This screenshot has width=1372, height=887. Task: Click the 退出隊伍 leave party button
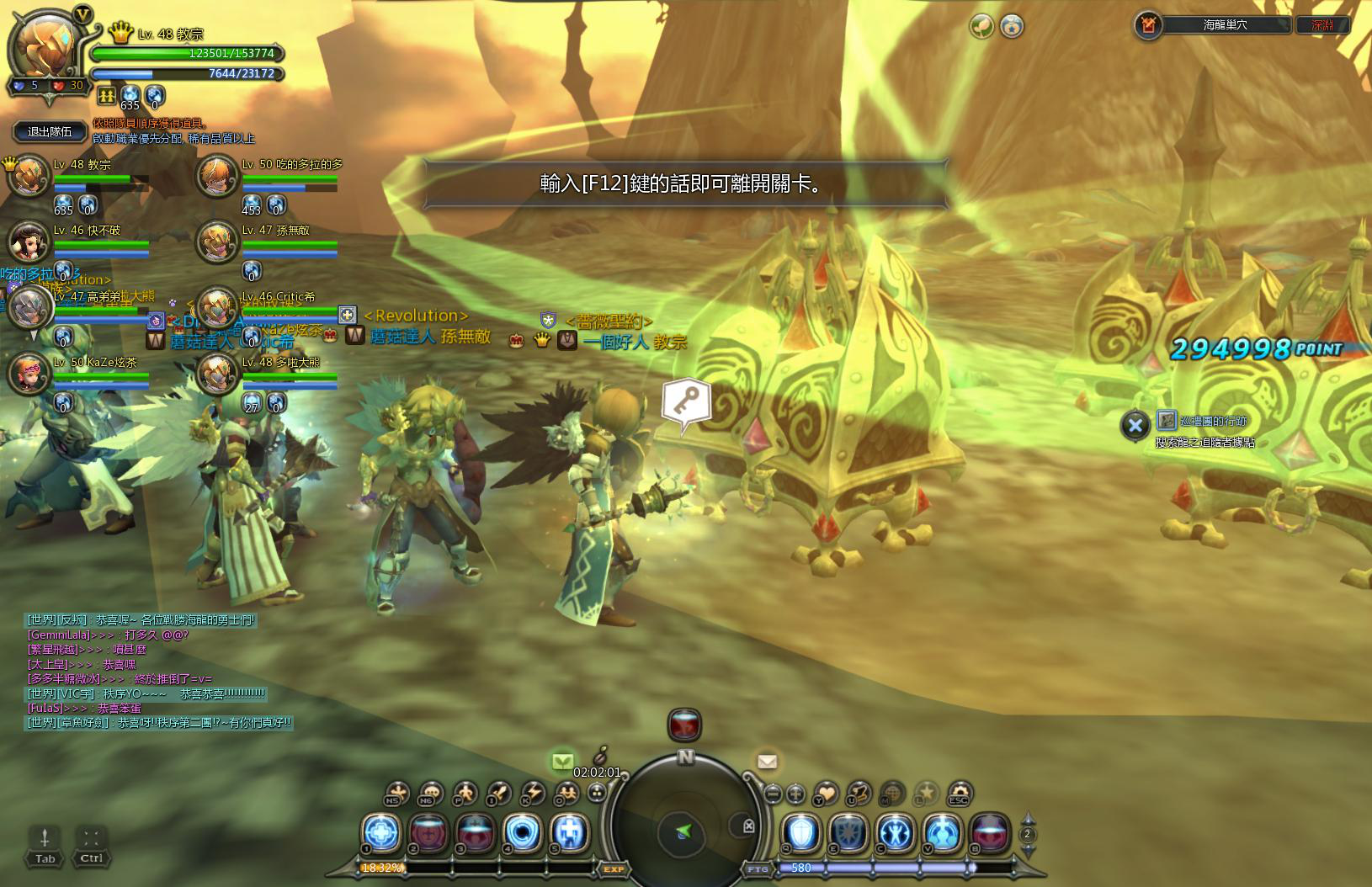(x=50, y=131)
